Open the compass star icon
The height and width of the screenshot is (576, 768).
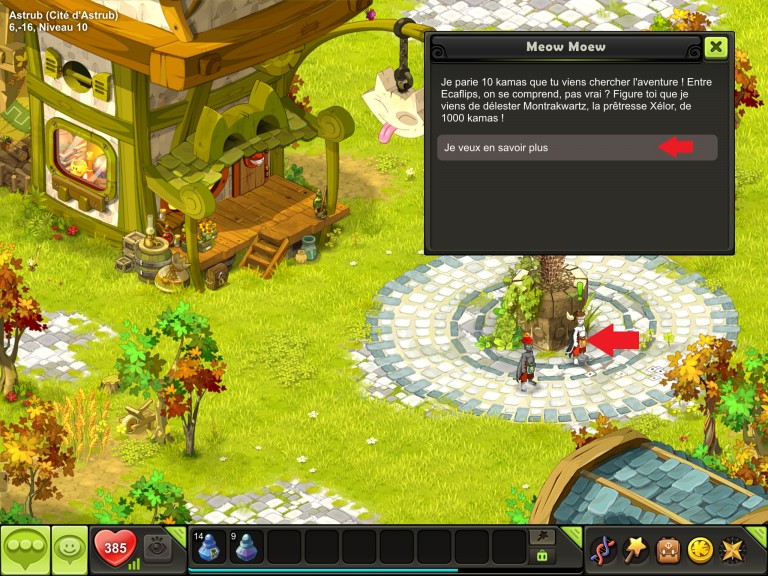tap(733, 549)
